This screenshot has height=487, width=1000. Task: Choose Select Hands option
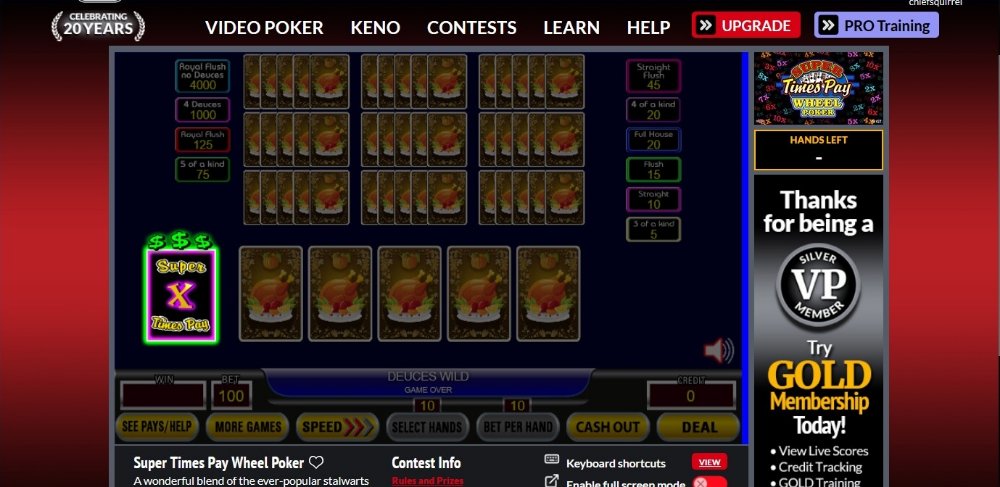tap(427, 427)
